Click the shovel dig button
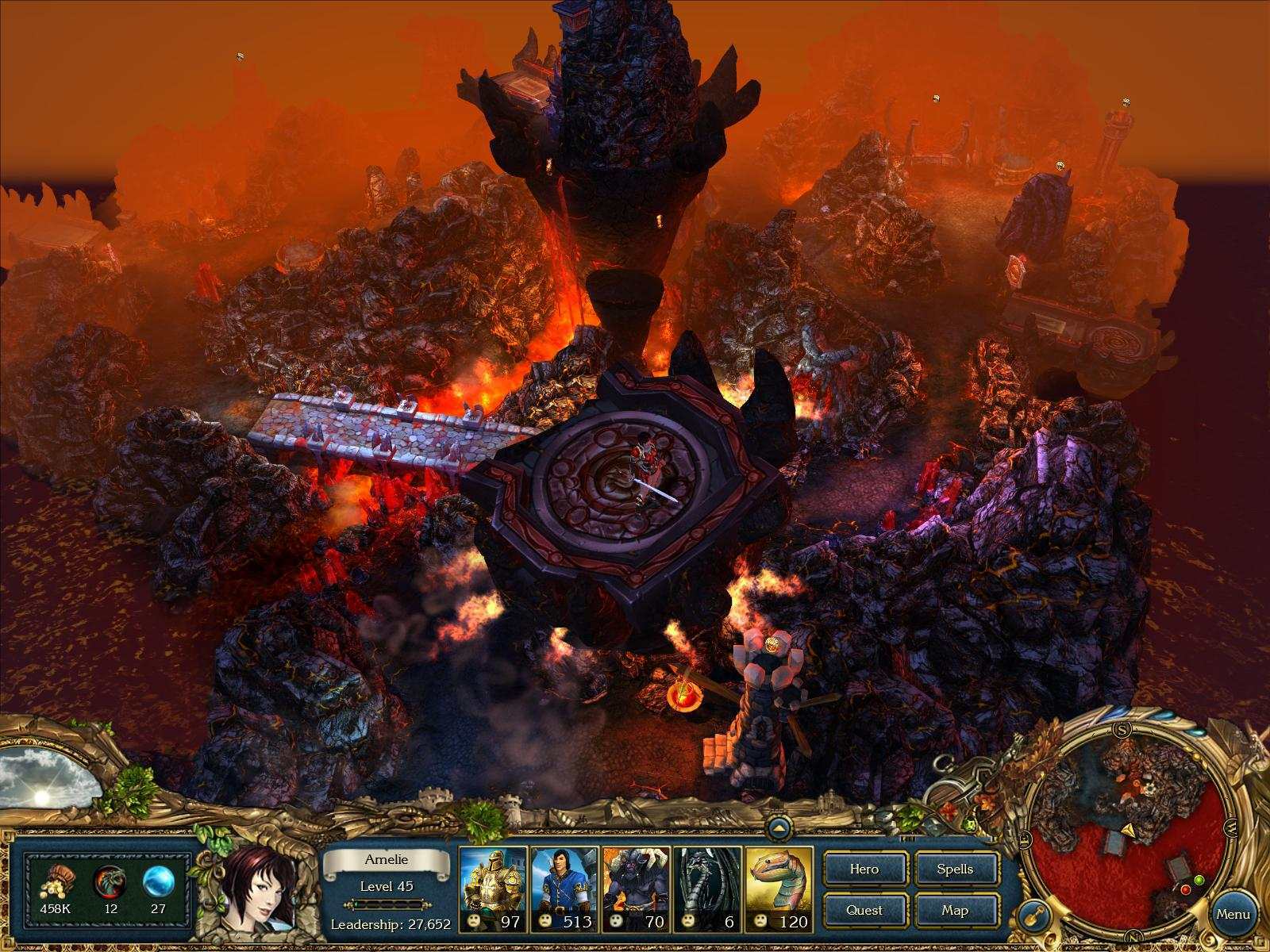This screenshot has height=952, width=1270. click(1032, 915)
